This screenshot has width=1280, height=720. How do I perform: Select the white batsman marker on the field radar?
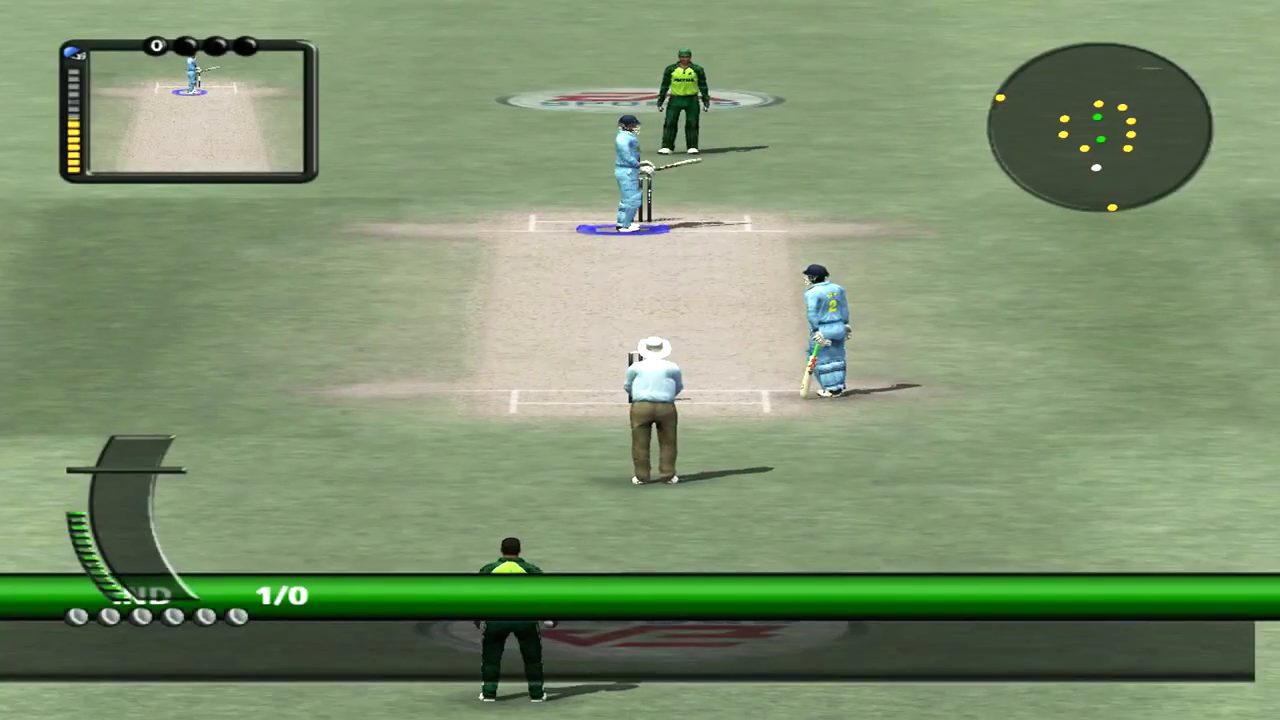(x=1095, y=168)
